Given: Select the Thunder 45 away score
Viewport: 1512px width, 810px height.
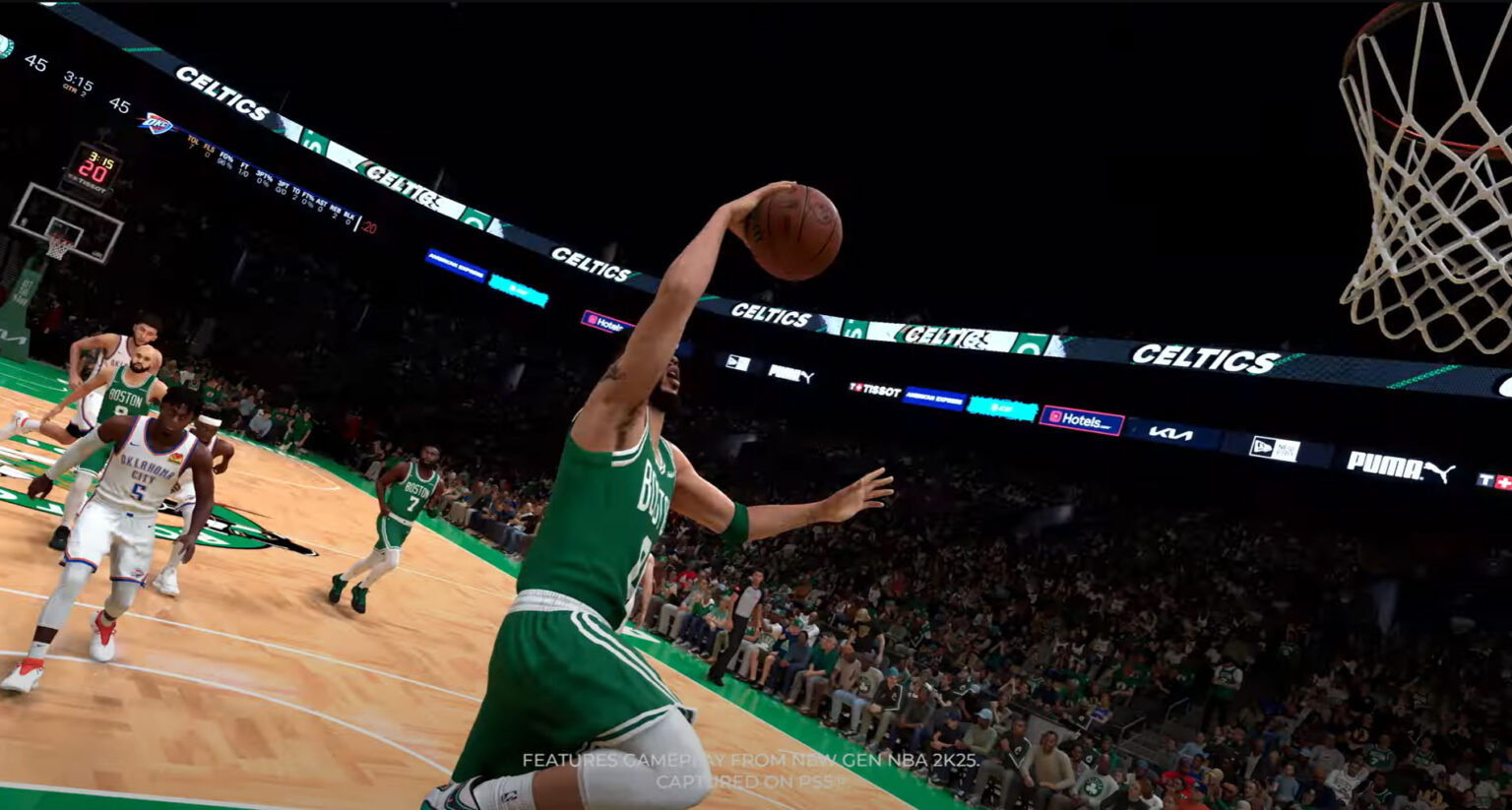Looking at the screenshot, I should pyautogui.click(x=120, y=104).
